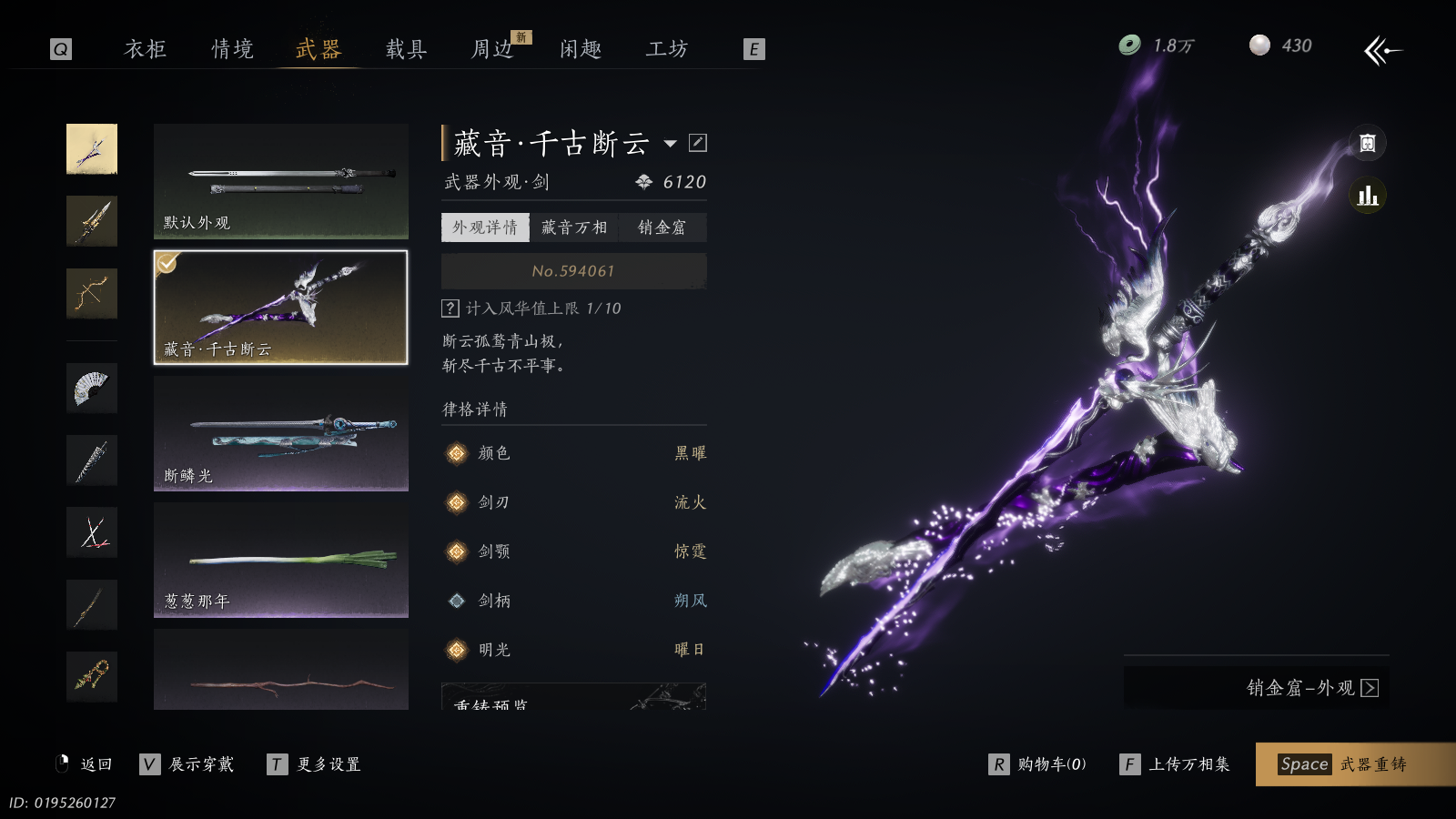The width and height of the screenshot is (1456, 819).
Task: Go to the 闲趣 tab
Action: click(581, 49)
